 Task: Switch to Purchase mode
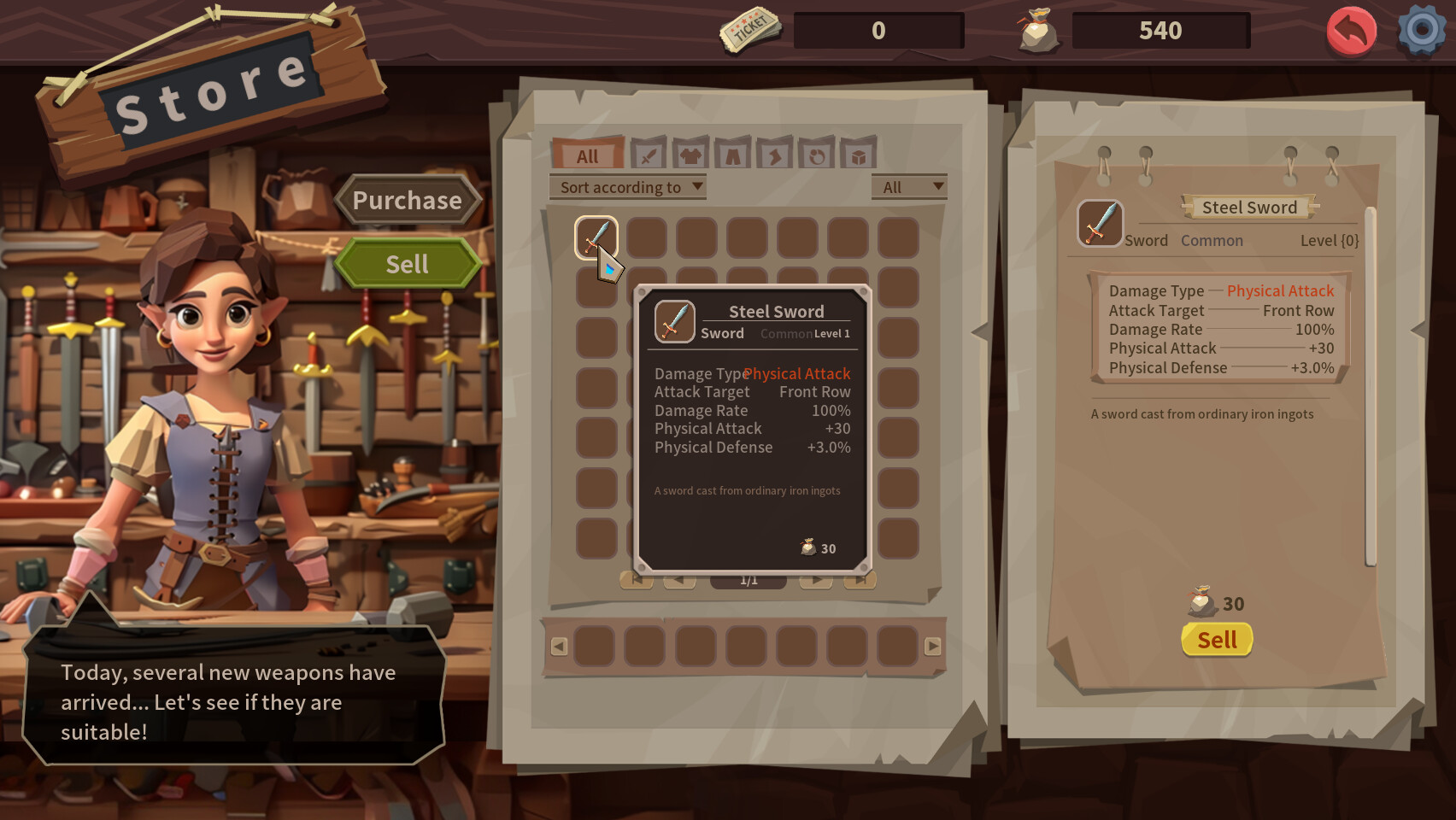click(408, 201)
